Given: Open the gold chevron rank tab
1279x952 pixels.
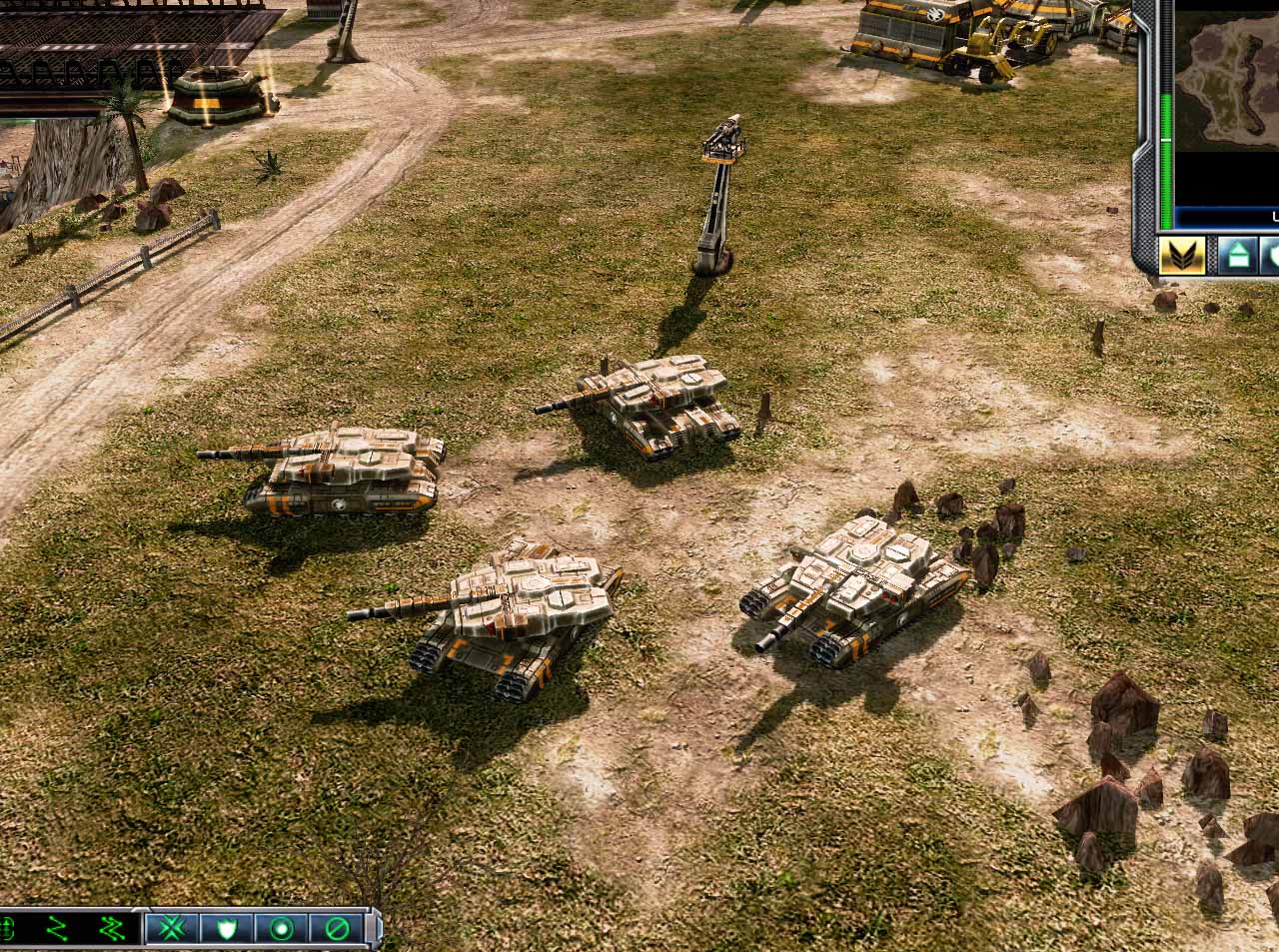Looking at the screenshot, I should click(x=1182, y=256).
